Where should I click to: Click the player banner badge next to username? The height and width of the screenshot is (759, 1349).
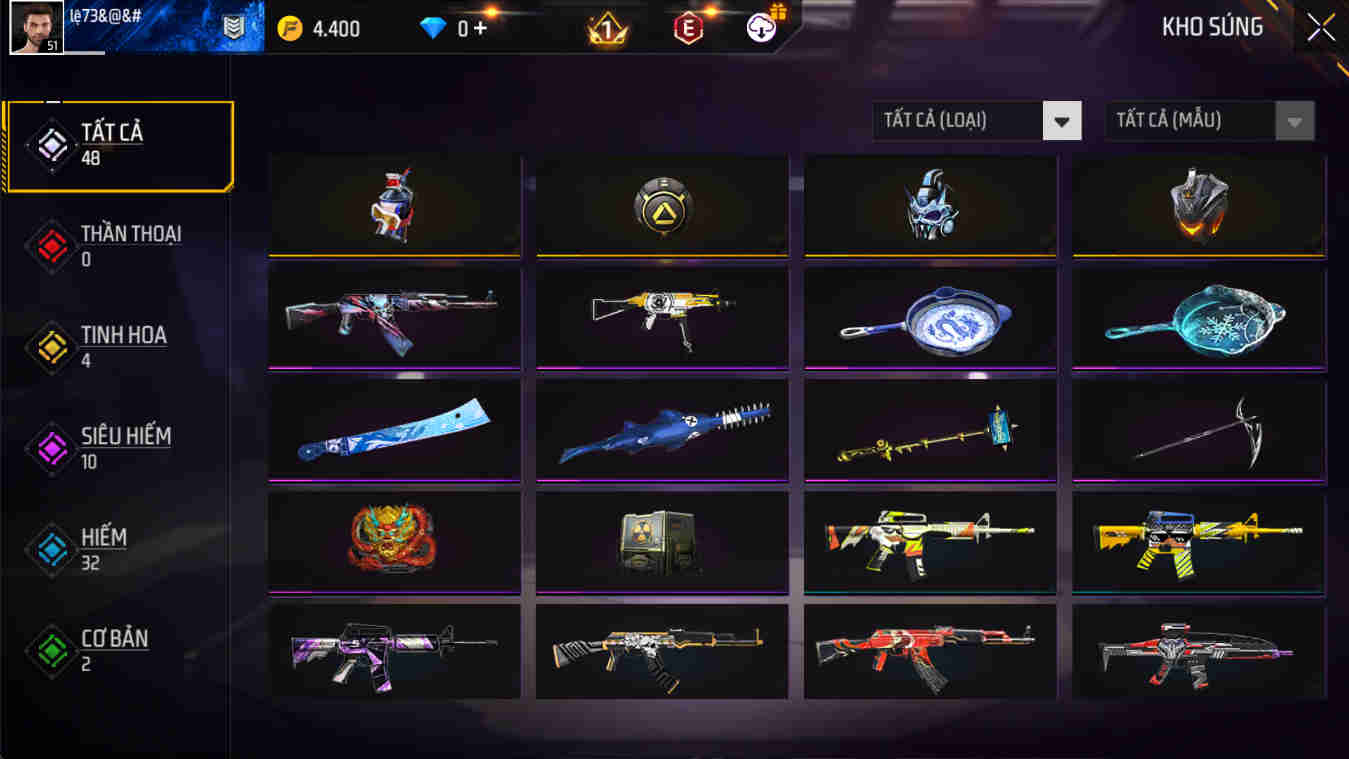232,27
